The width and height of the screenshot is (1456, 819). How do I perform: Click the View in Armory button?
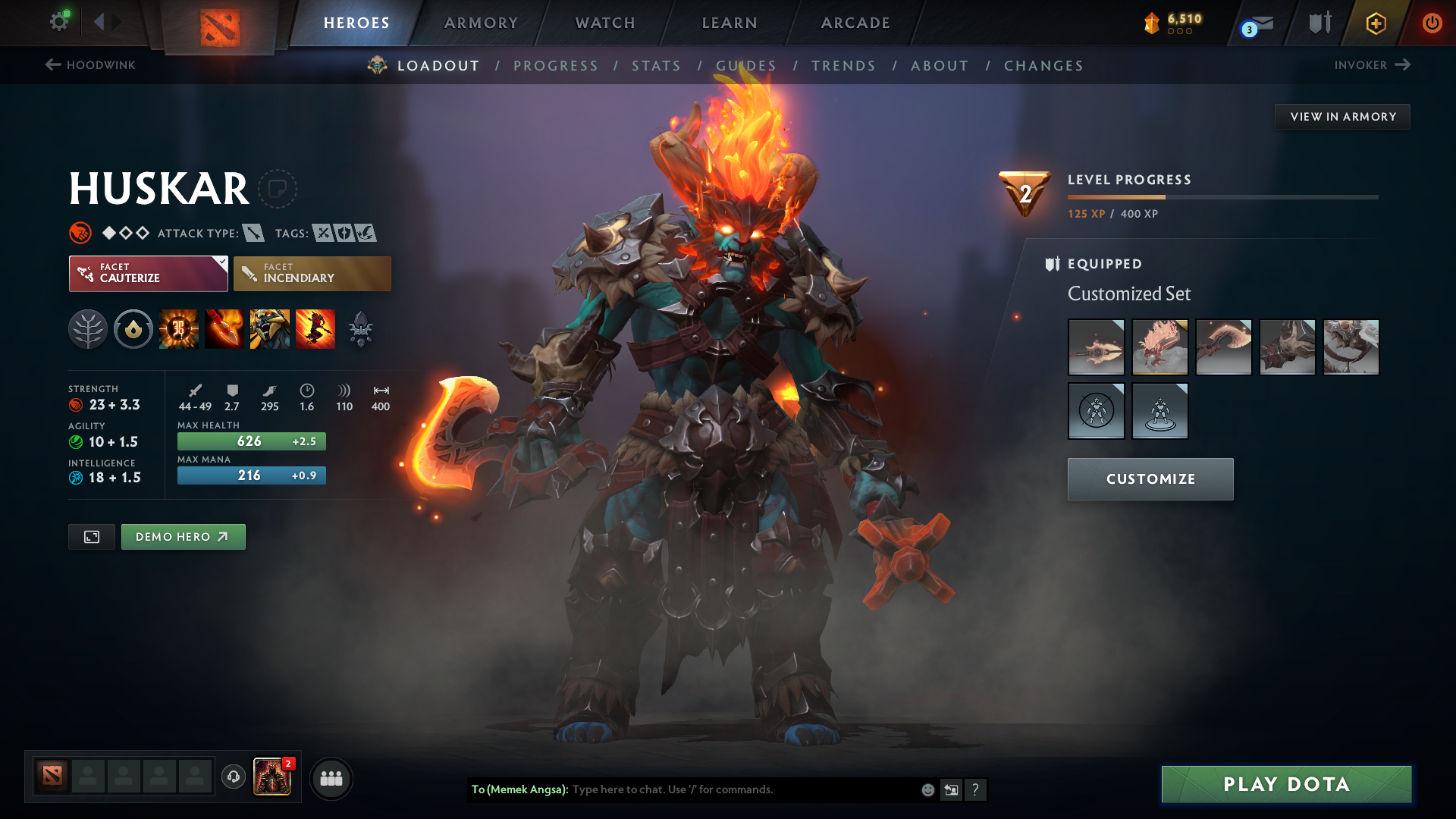tap(1342, 117)
